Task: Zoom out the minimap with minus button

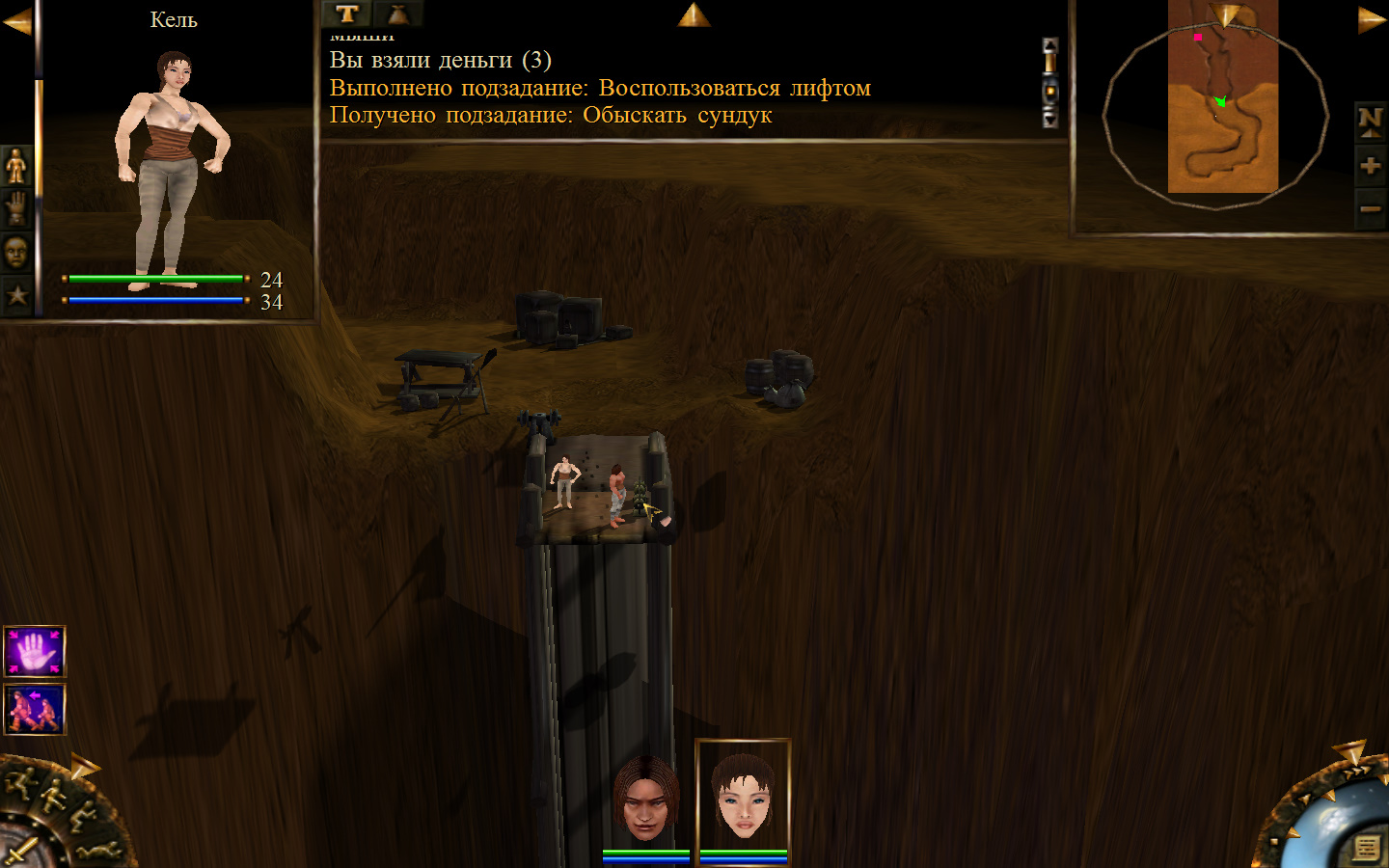Action: [1370, 208]
